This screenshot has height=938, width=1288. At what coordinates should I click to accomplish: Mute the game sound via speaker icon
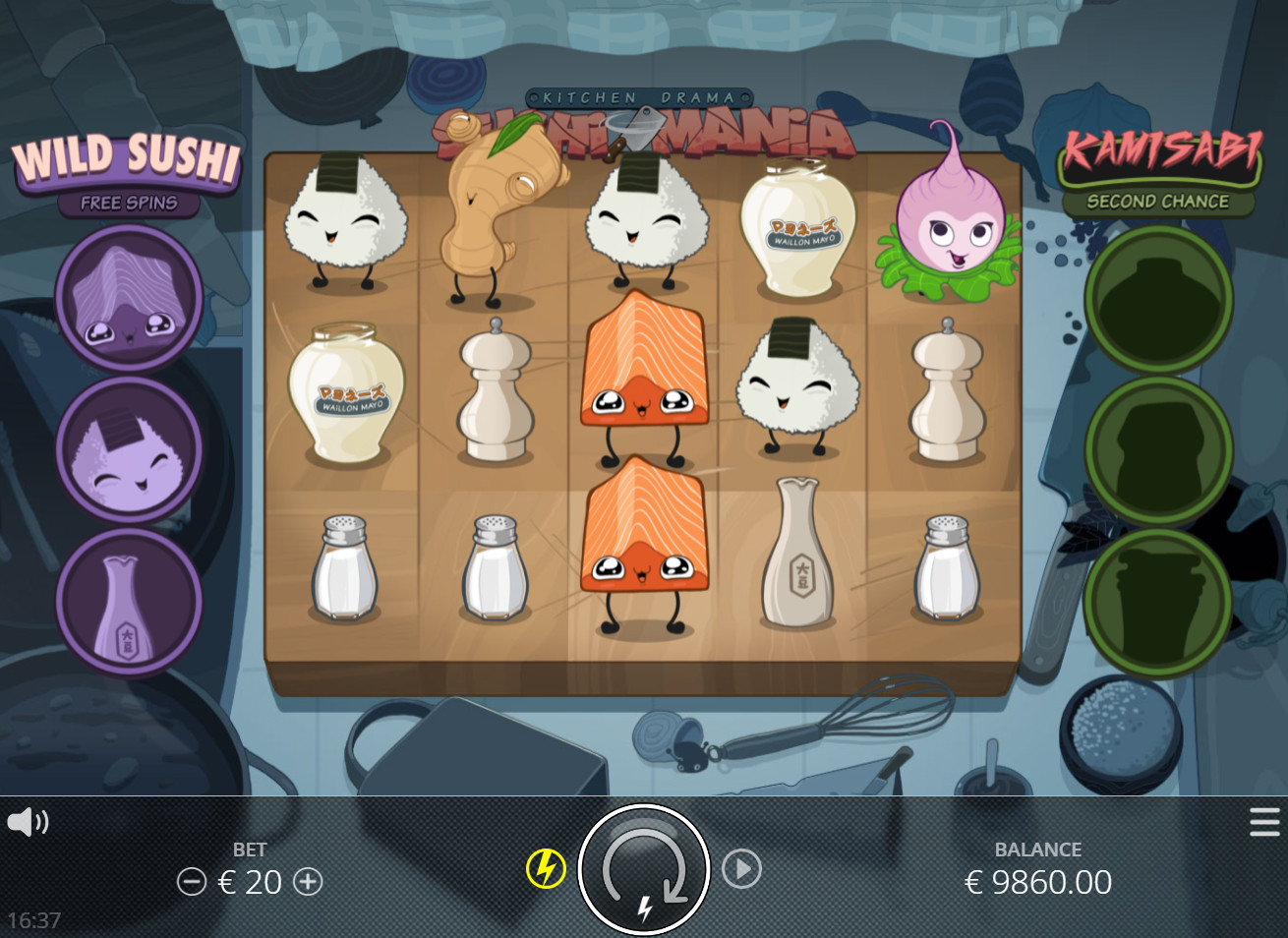coord(28,822)
